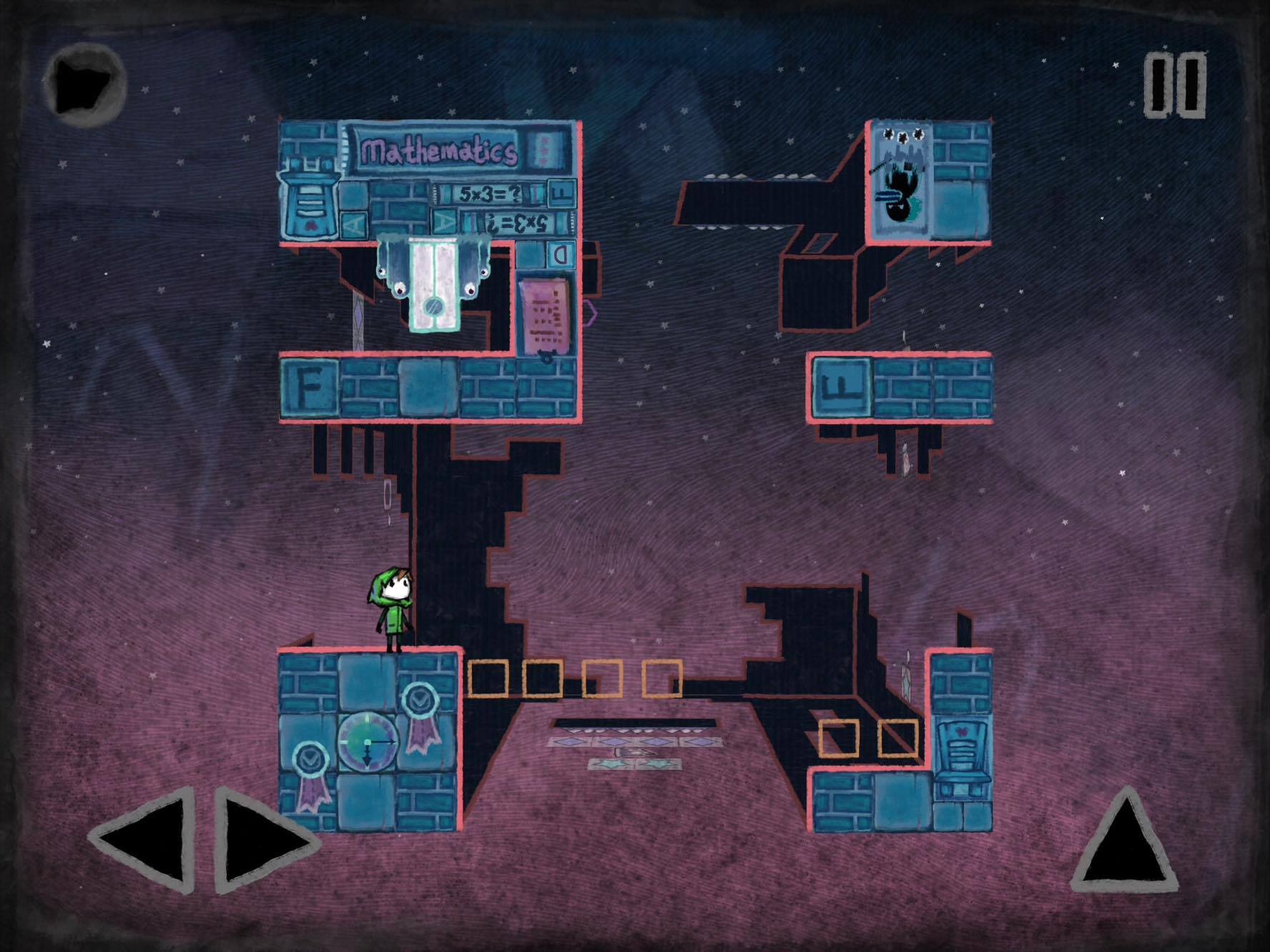Tap the right arrow movement button

(x=261, y=841)
